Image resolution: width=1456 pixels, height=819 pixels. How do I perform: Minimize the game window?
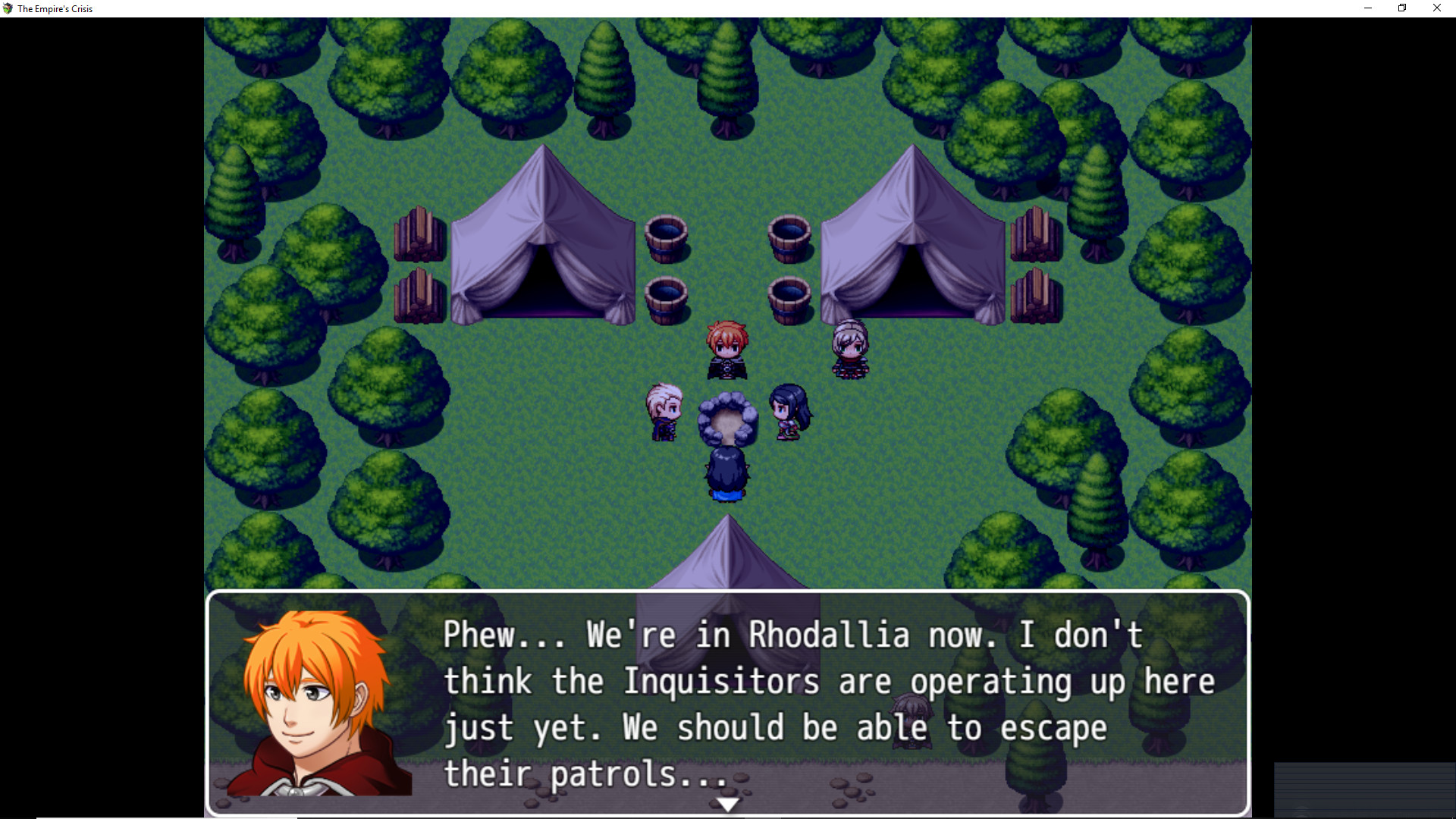tap(1368, 8)
